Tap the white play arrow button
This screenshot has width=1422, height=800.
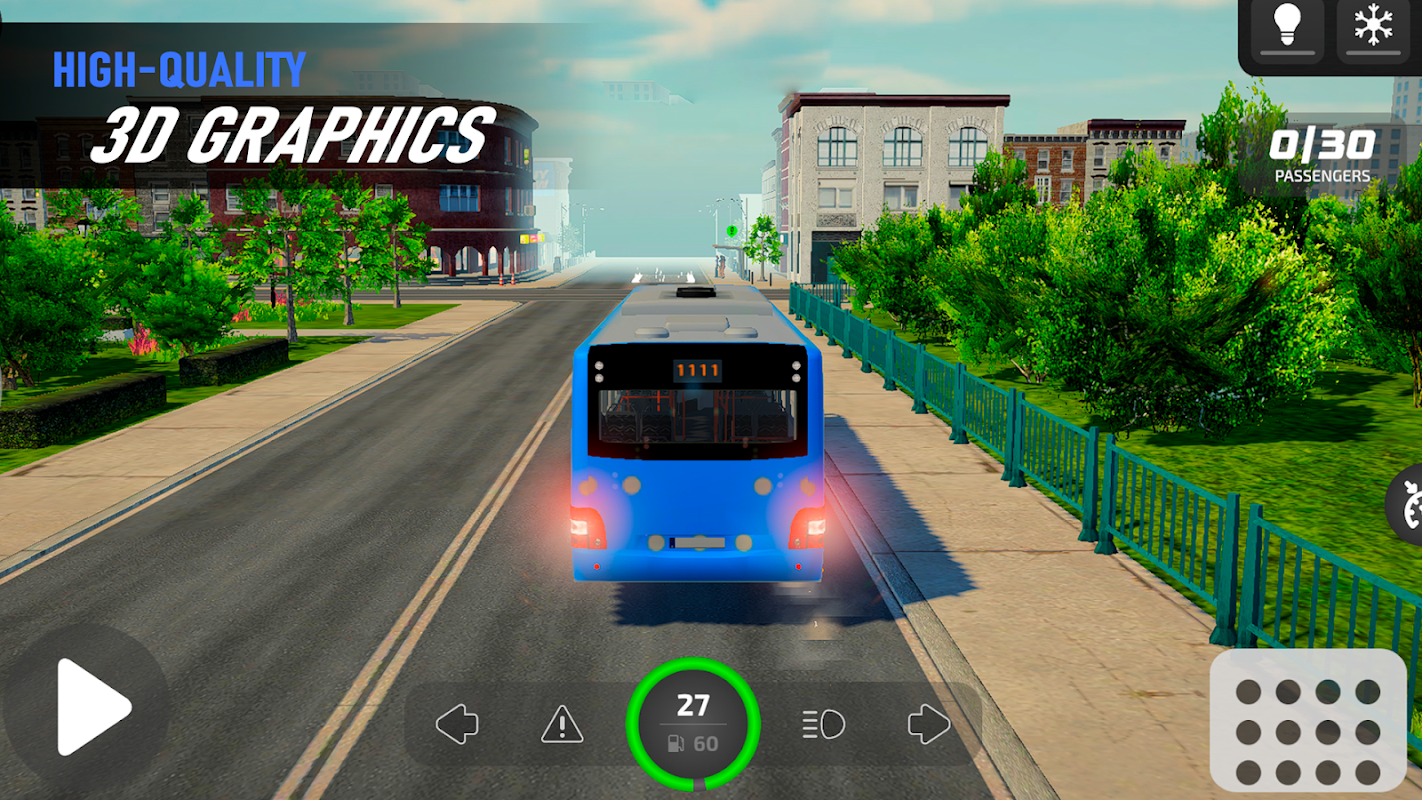coord(89,706)
